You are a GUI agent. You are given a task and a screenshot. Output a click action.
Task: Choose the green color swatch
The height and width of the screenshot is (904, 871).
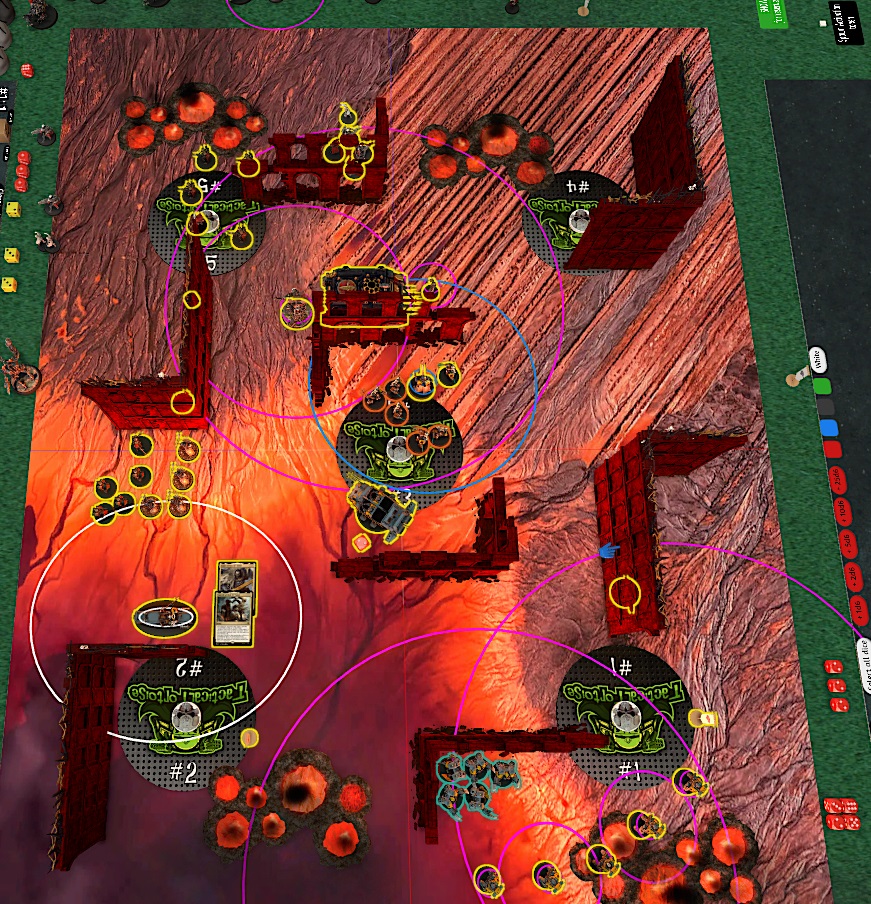[821, 385]
